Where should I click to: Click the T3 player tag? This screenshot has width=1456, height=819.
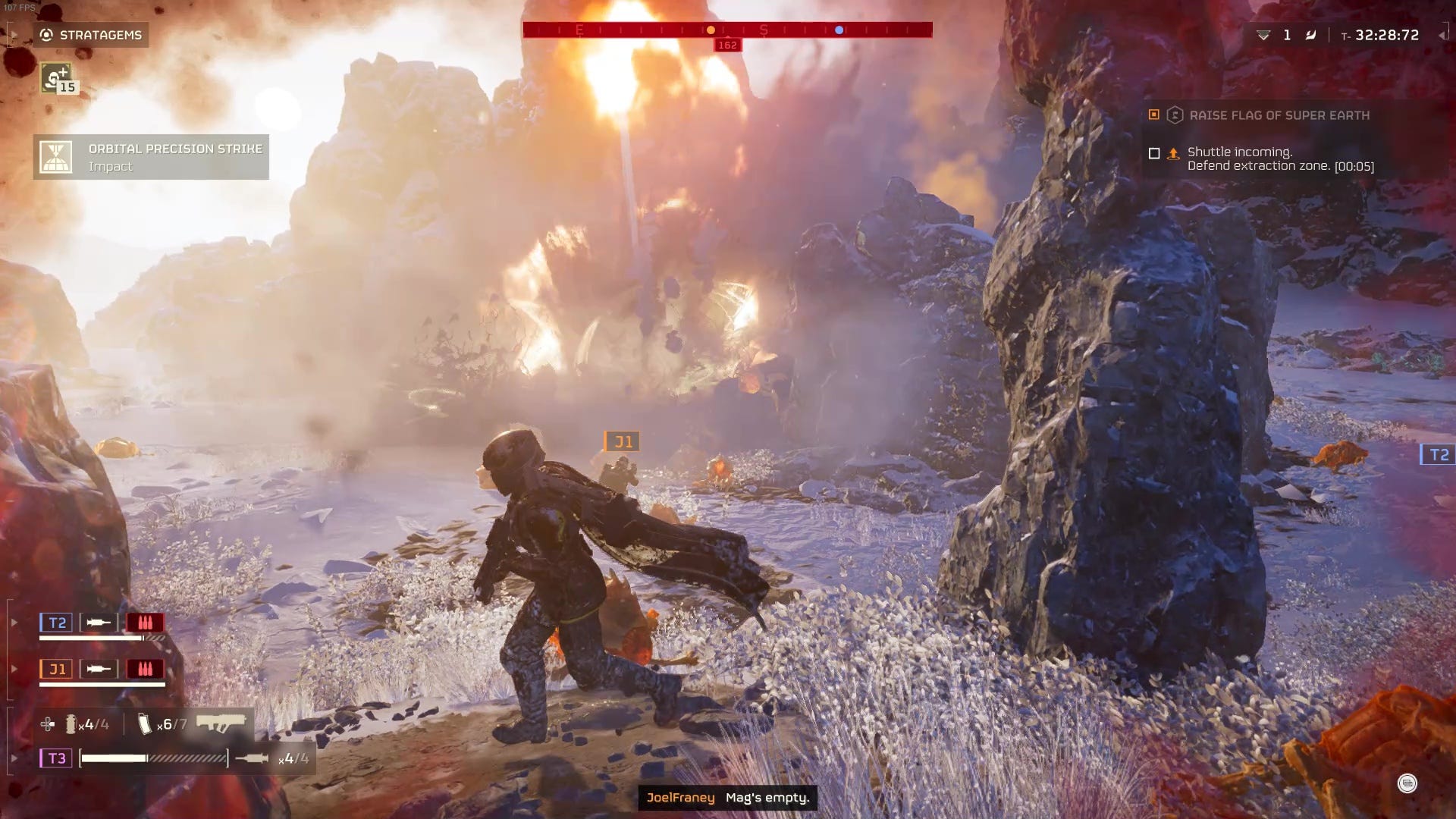(57, 758)
